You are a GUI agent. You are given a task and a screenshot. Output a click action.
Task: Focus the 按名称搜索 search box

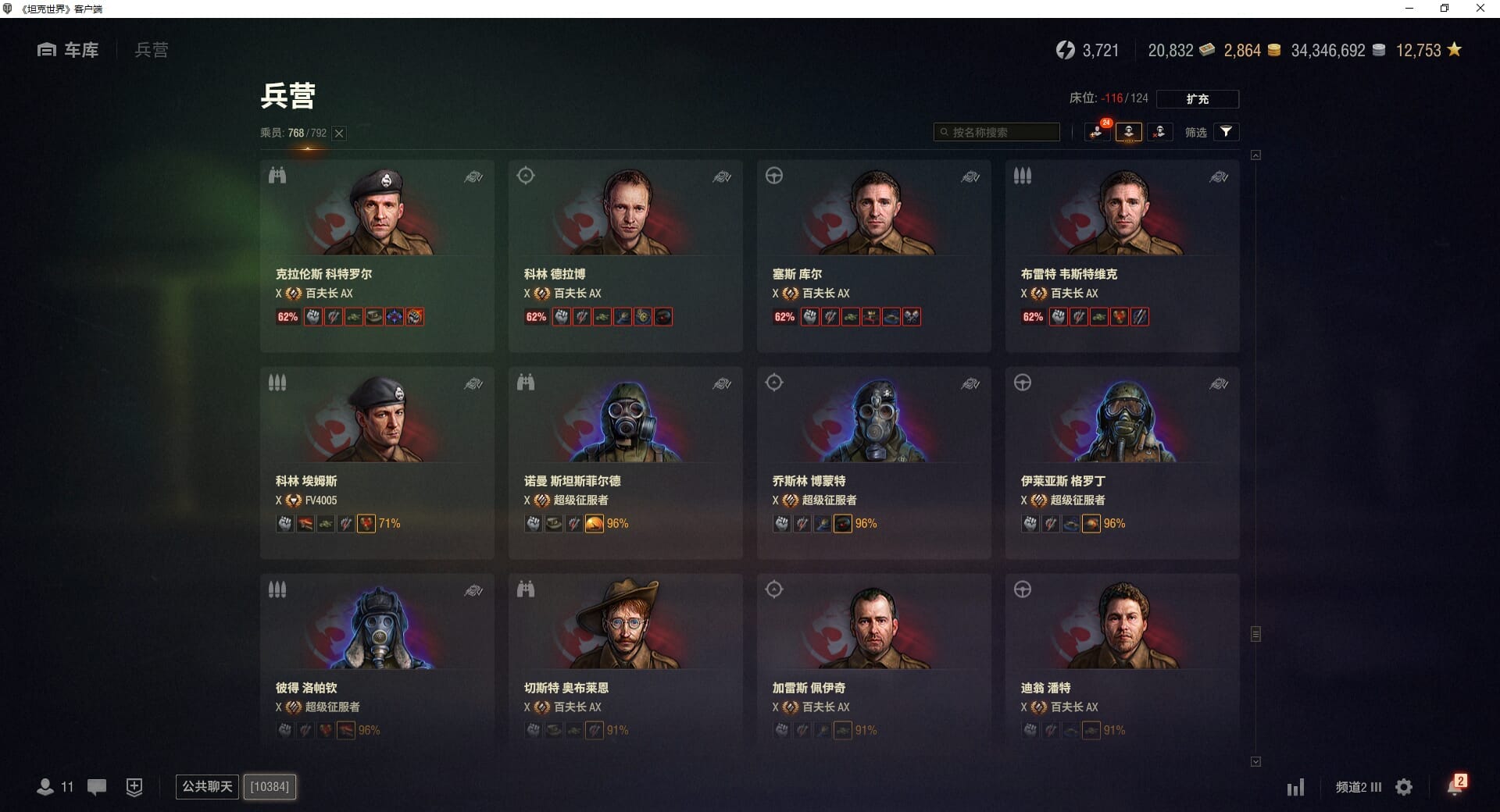click(x=997, y=133)
